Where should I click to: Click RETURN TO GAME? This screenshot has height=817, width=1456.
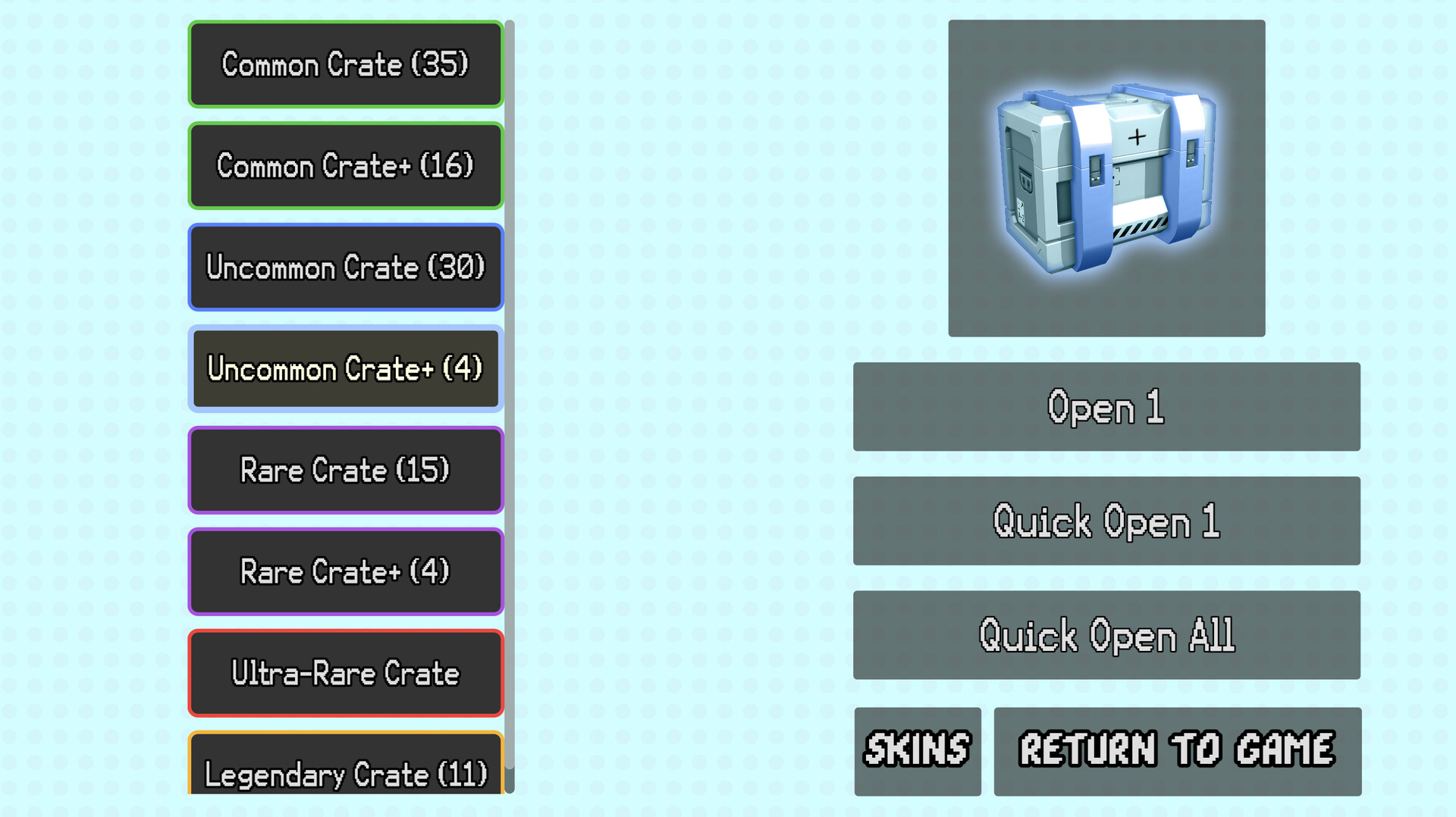(1176, 751)
